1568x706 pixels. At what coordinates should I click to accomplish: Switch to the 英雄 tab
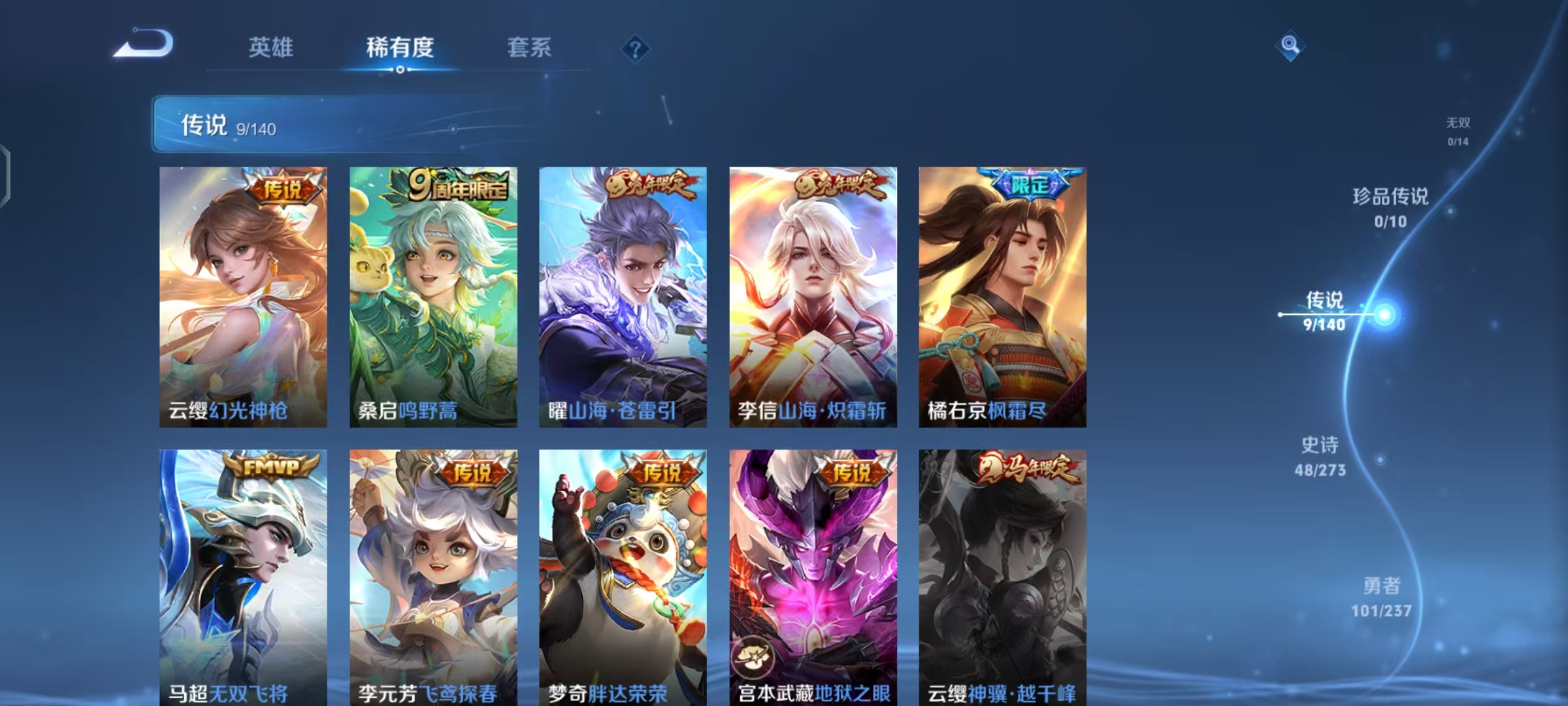pos(270,47)
